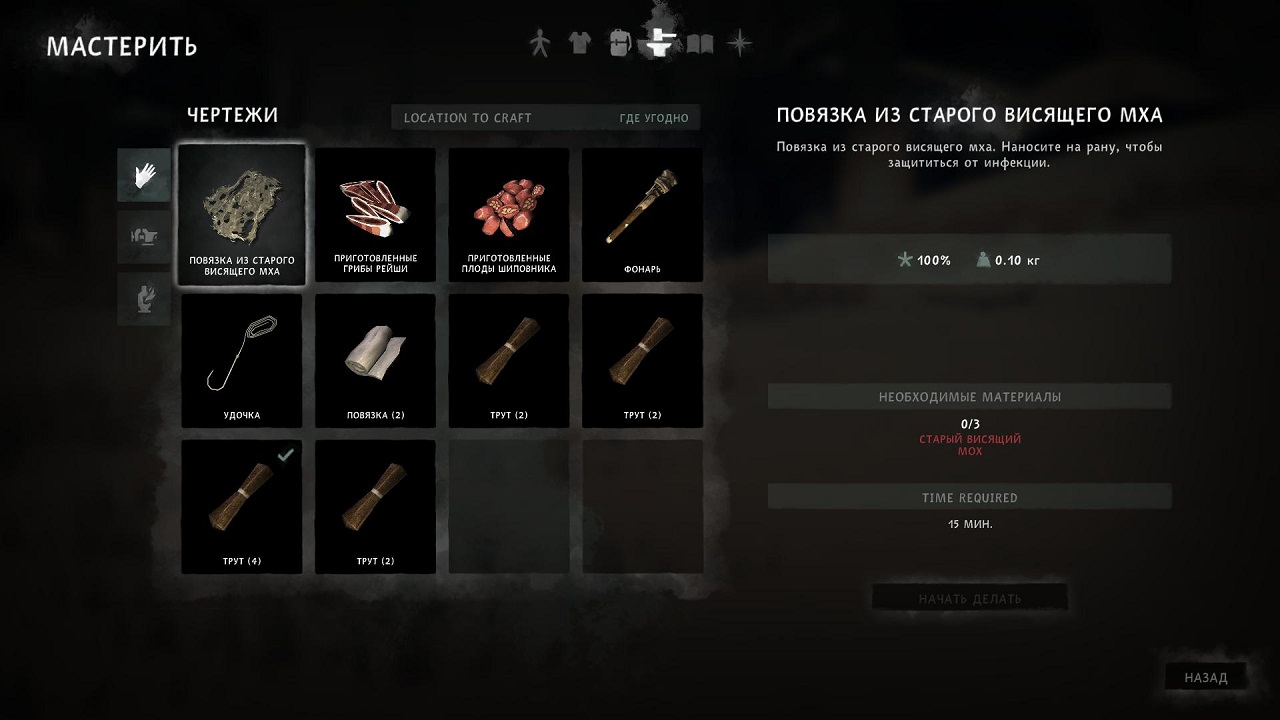1280x720 pixels.
Task: Pick the Фонарь torch blueprint
Action: (643, 215)
